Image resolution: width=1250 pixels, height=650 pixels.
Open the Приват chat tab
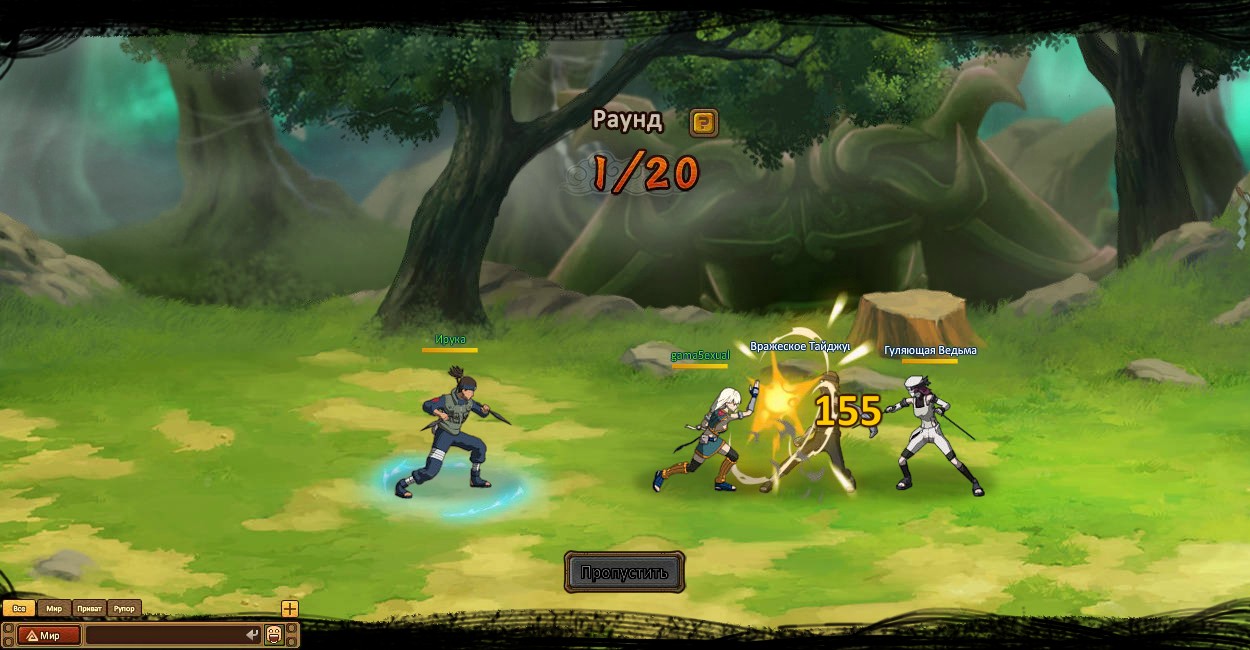point(89,608)
